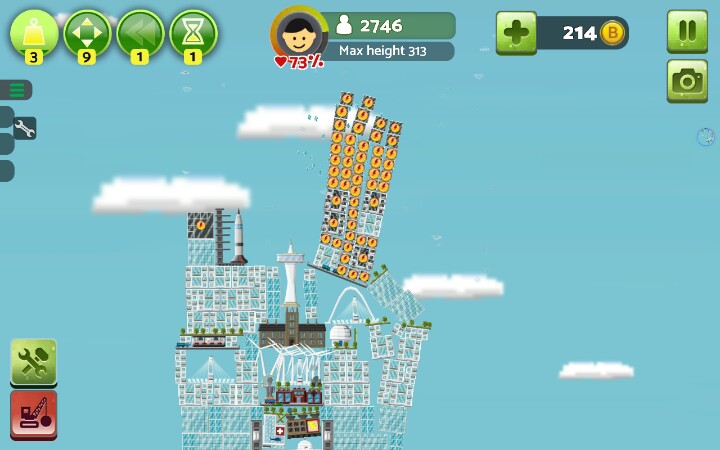Pause the game
The image size is (720, 450).
coord(687,30)
